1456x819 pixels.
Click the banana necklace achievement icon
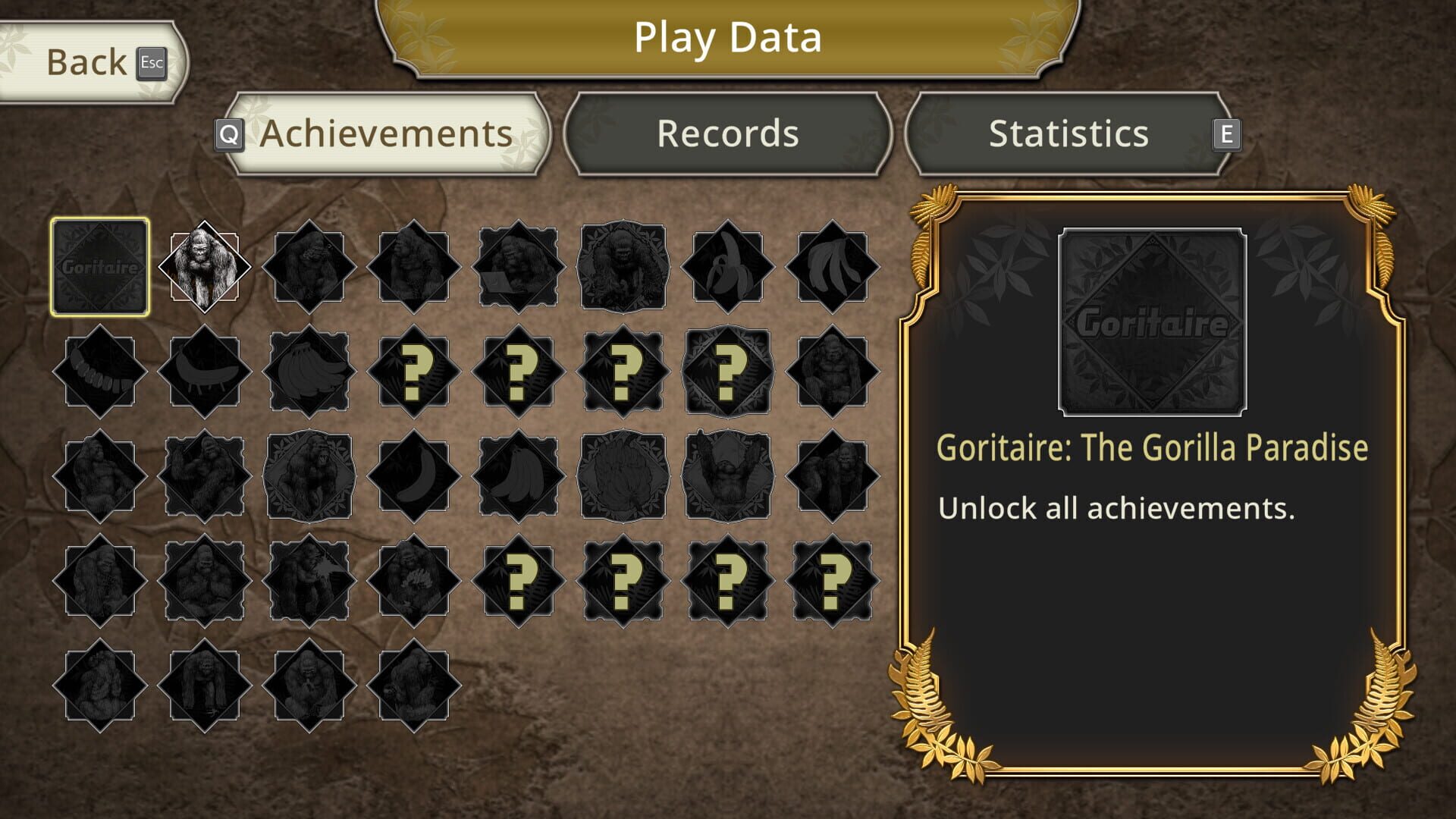click(x=99, y=372)
